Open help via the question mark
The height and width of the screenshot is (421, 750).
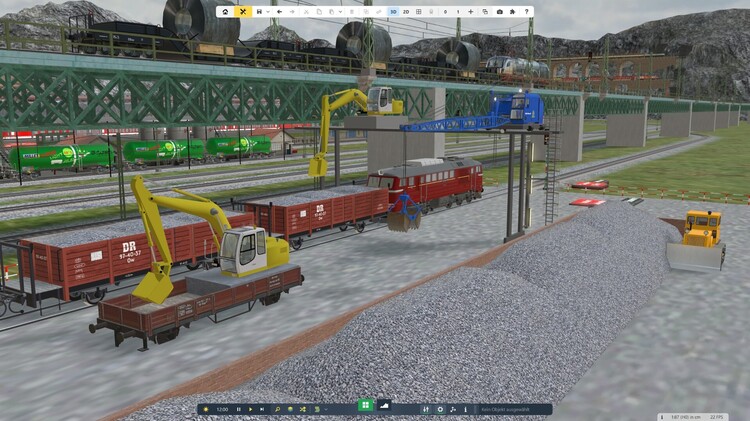527,12
